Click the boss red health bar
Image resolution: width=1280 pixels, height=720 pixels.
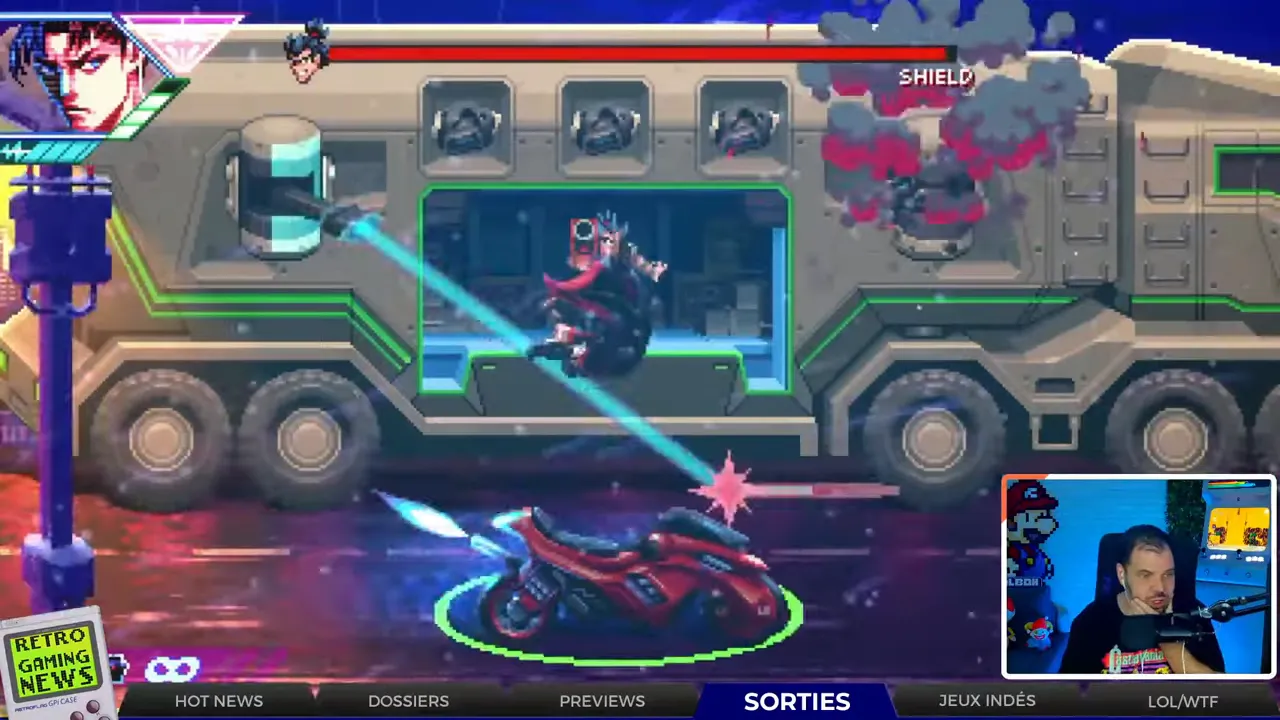click(640, 55)
